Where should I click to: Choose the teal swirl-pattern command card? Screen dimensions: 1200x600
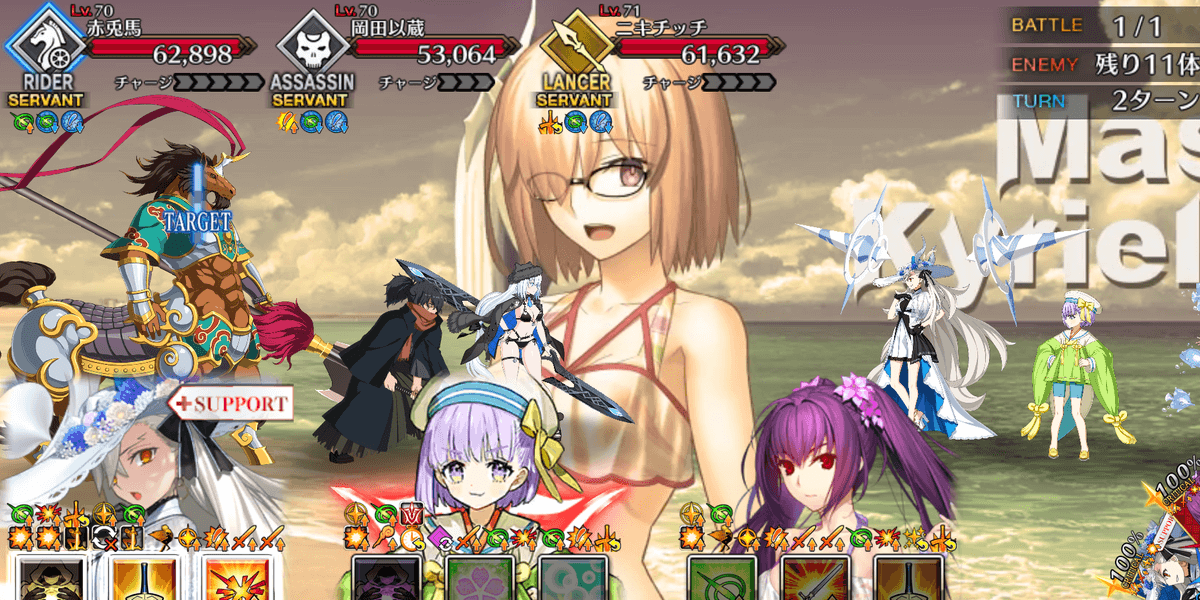572,578
